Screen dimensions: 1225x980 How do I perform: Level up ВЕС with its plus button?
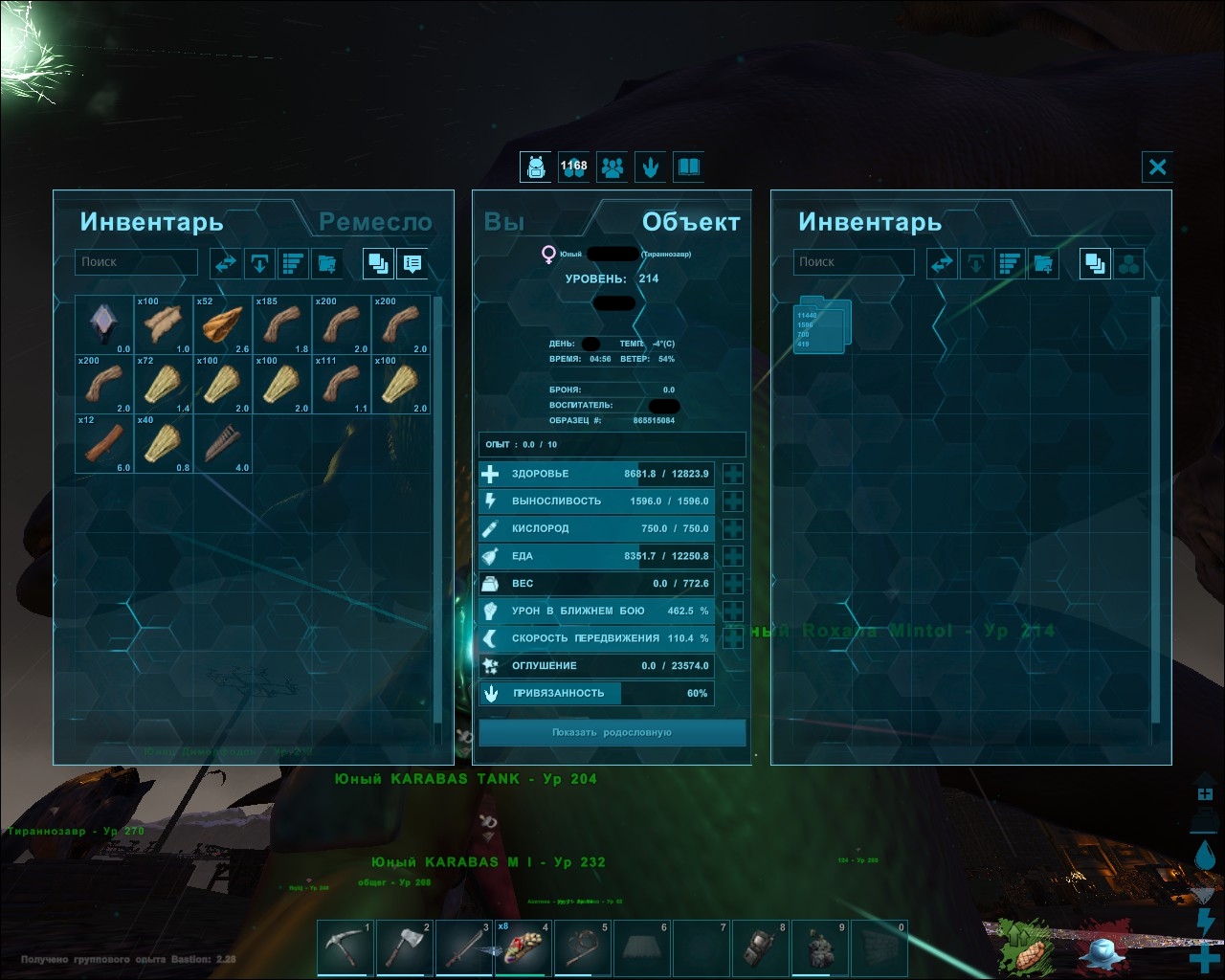(732, 583)
